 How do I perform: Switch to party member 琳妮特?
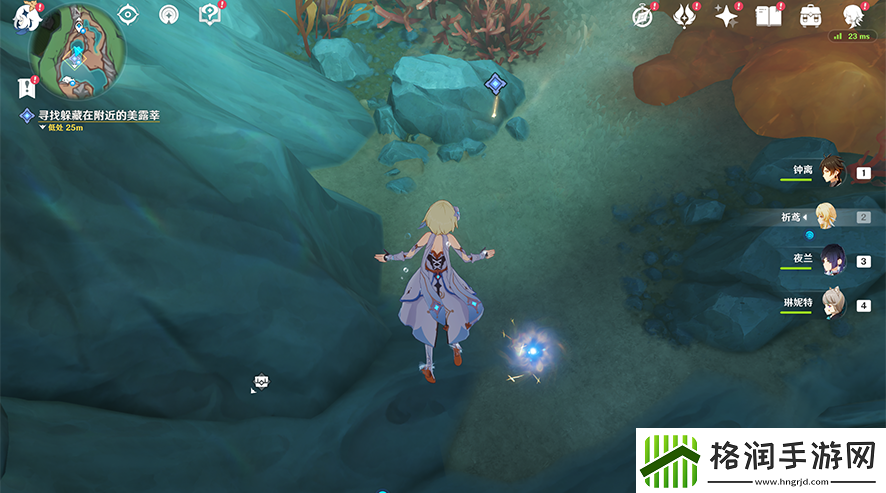833,304
